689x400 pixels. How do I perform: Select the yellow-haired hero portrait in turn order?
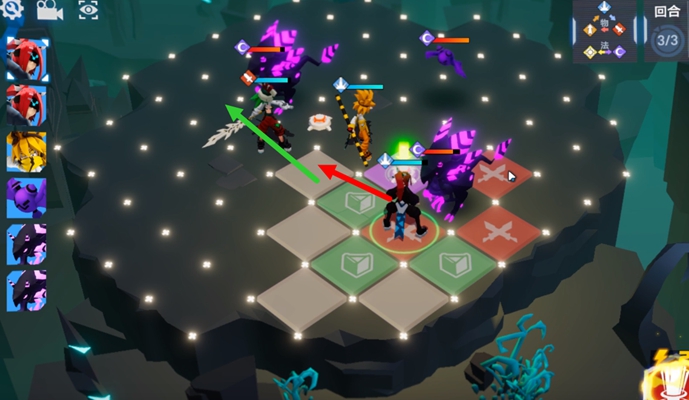coord(26,152)
